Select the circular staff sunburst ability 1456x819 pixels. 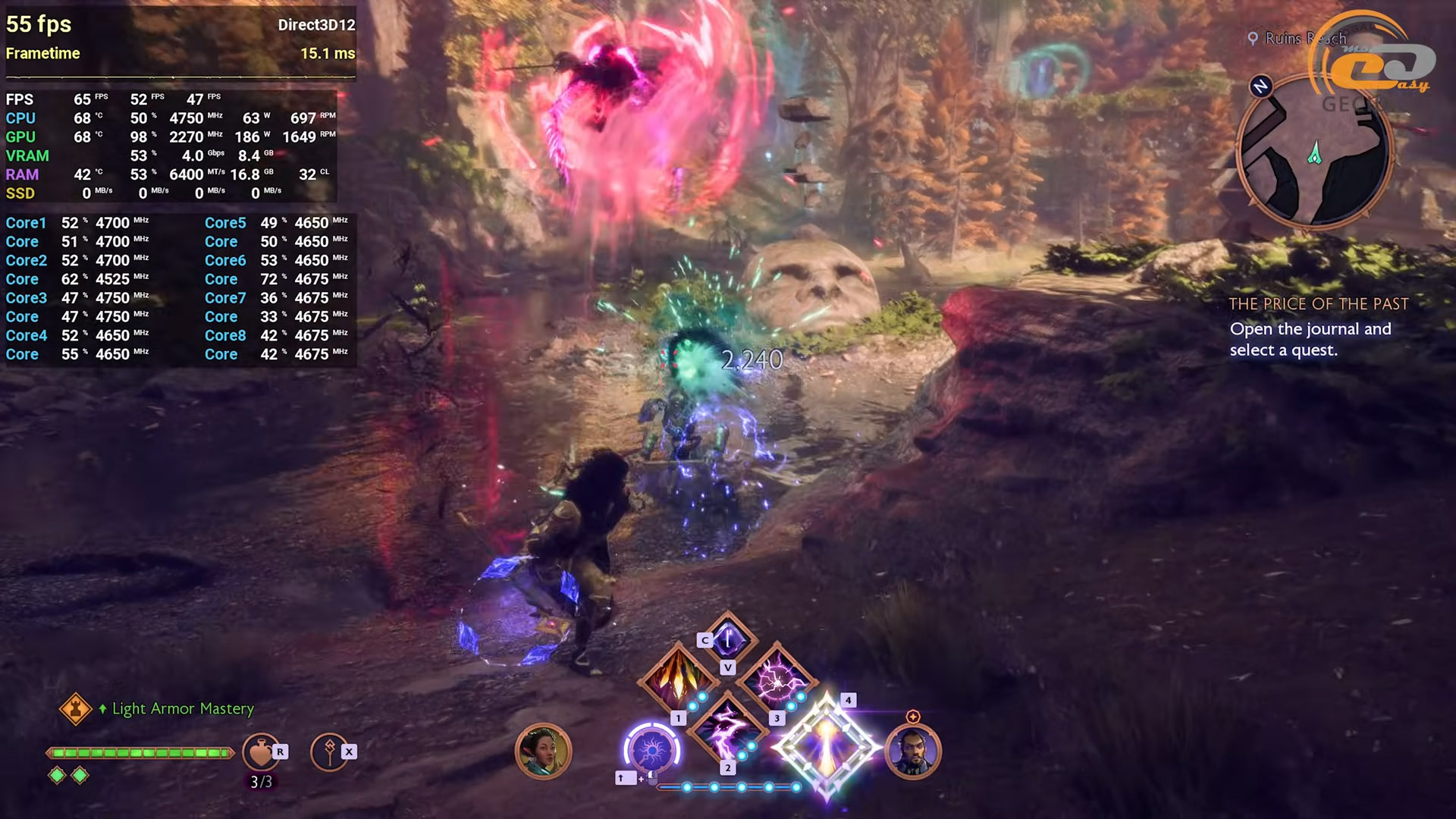pos(651,751)
